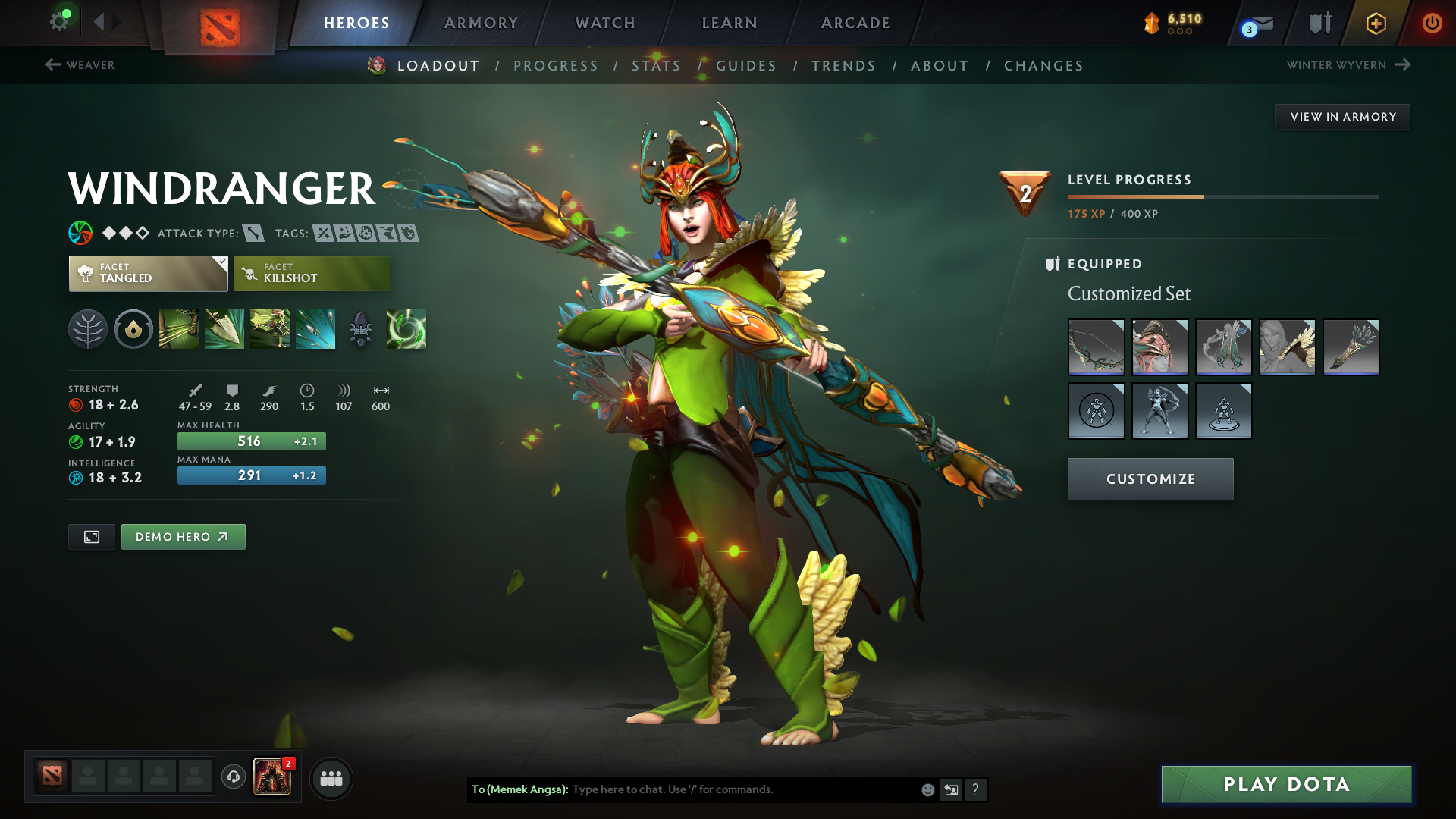This screenshot has height=819, width=1456.
Task: Click the Play Dota button
Action: pyautogui.click(x=1286, y=784)
